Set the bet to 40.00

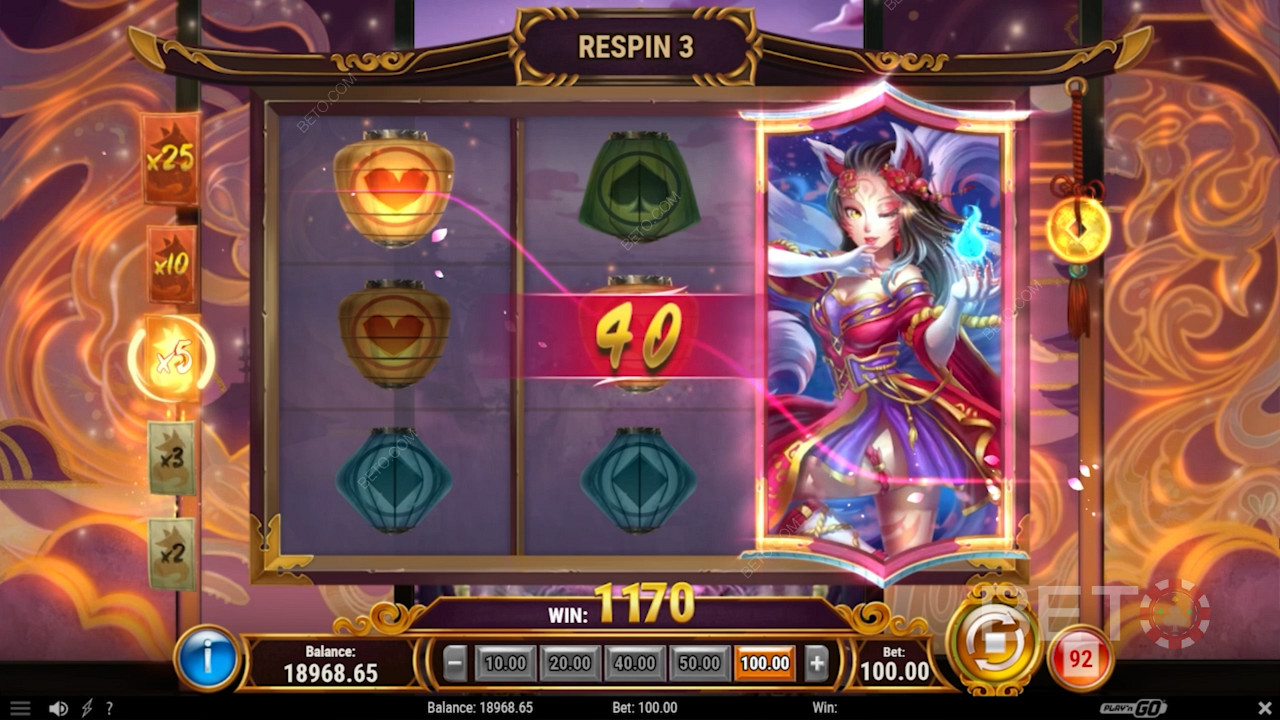(635, 663)
